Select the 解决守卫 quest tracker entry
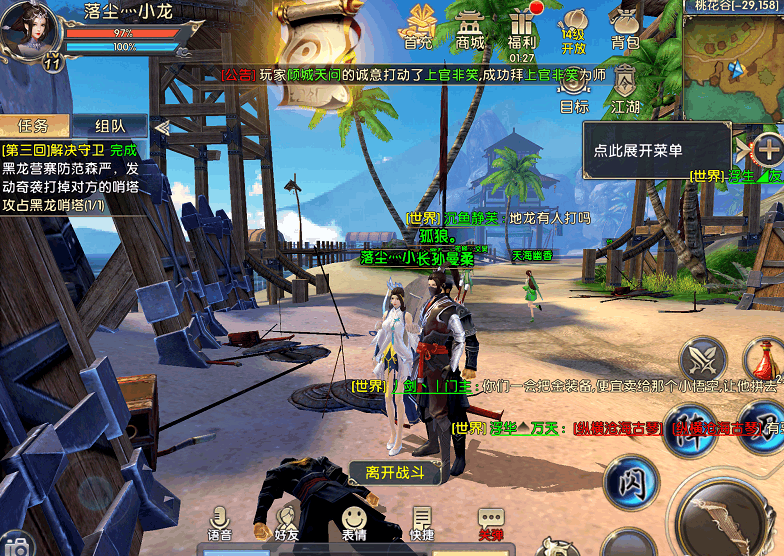This screenshot has width=784, height=556. (x=70, y=177)
